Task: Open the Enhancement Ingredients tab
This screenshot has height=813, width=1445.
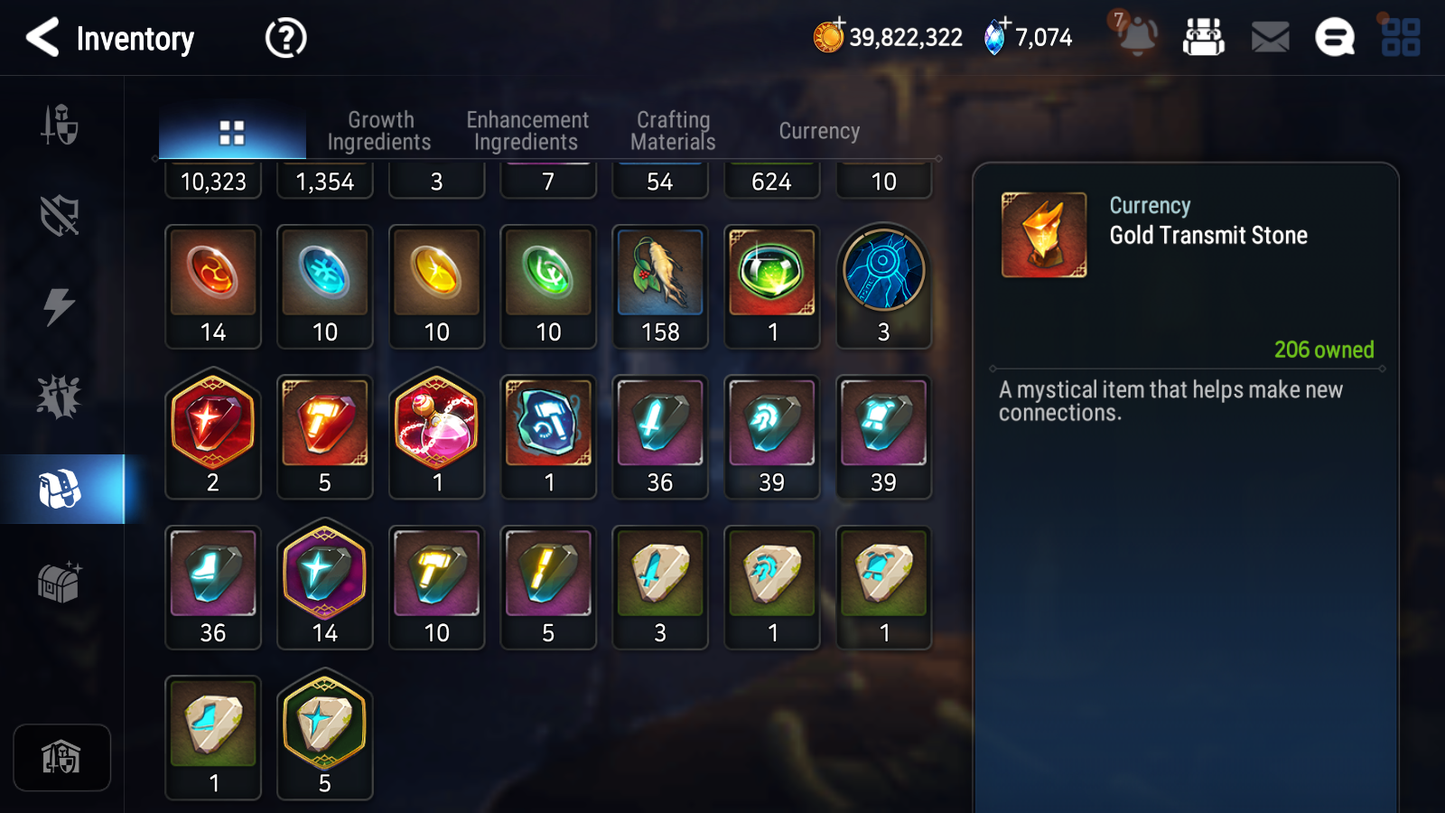Action: 527,131
